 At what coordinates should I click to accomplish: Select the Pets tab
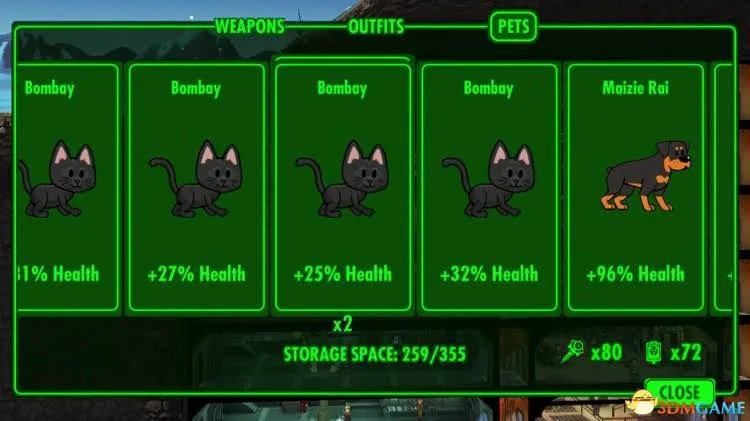(x=513, y=27)
